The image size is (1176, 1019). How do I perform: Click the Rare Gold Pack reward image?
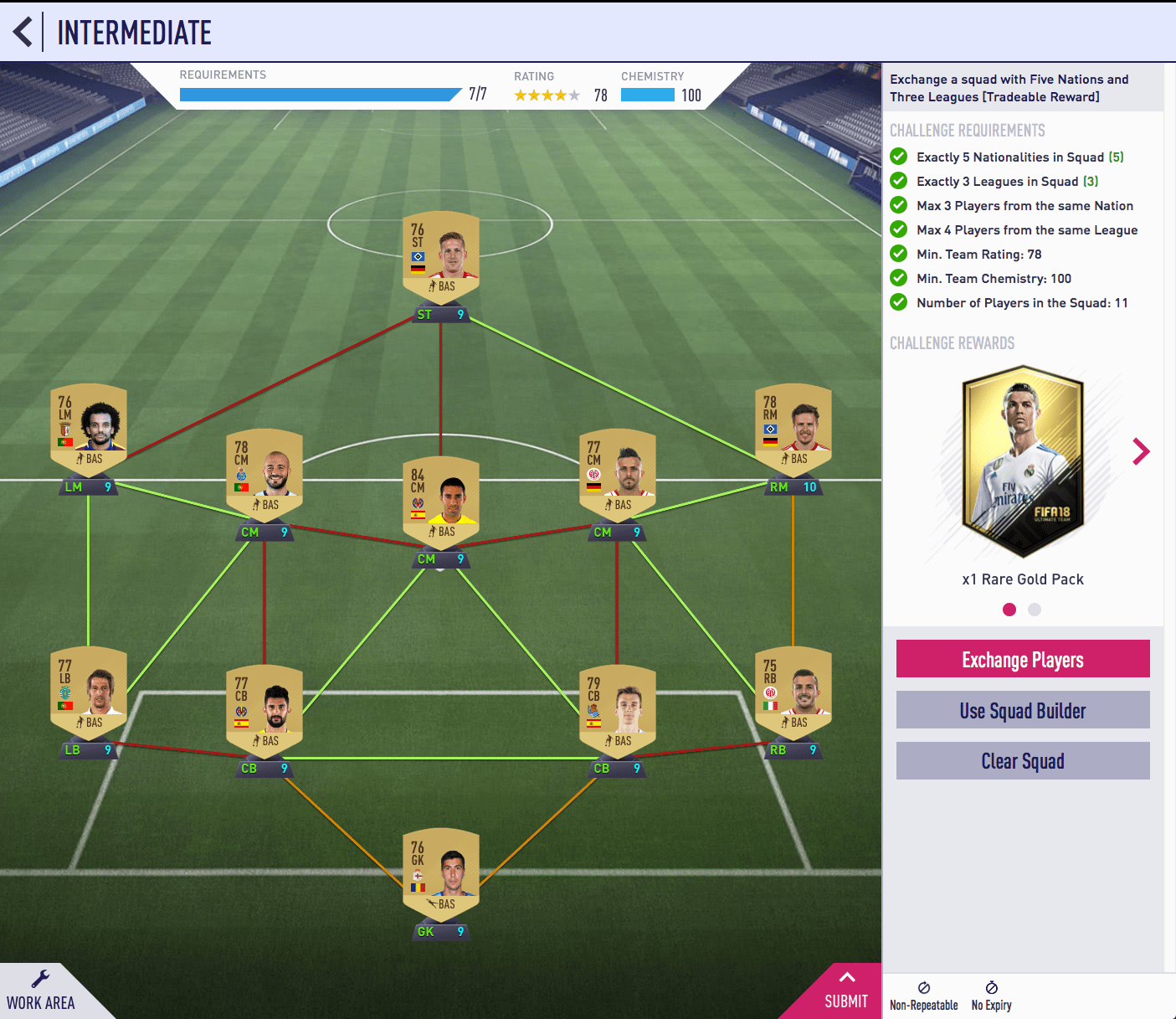coord(1022,461)
